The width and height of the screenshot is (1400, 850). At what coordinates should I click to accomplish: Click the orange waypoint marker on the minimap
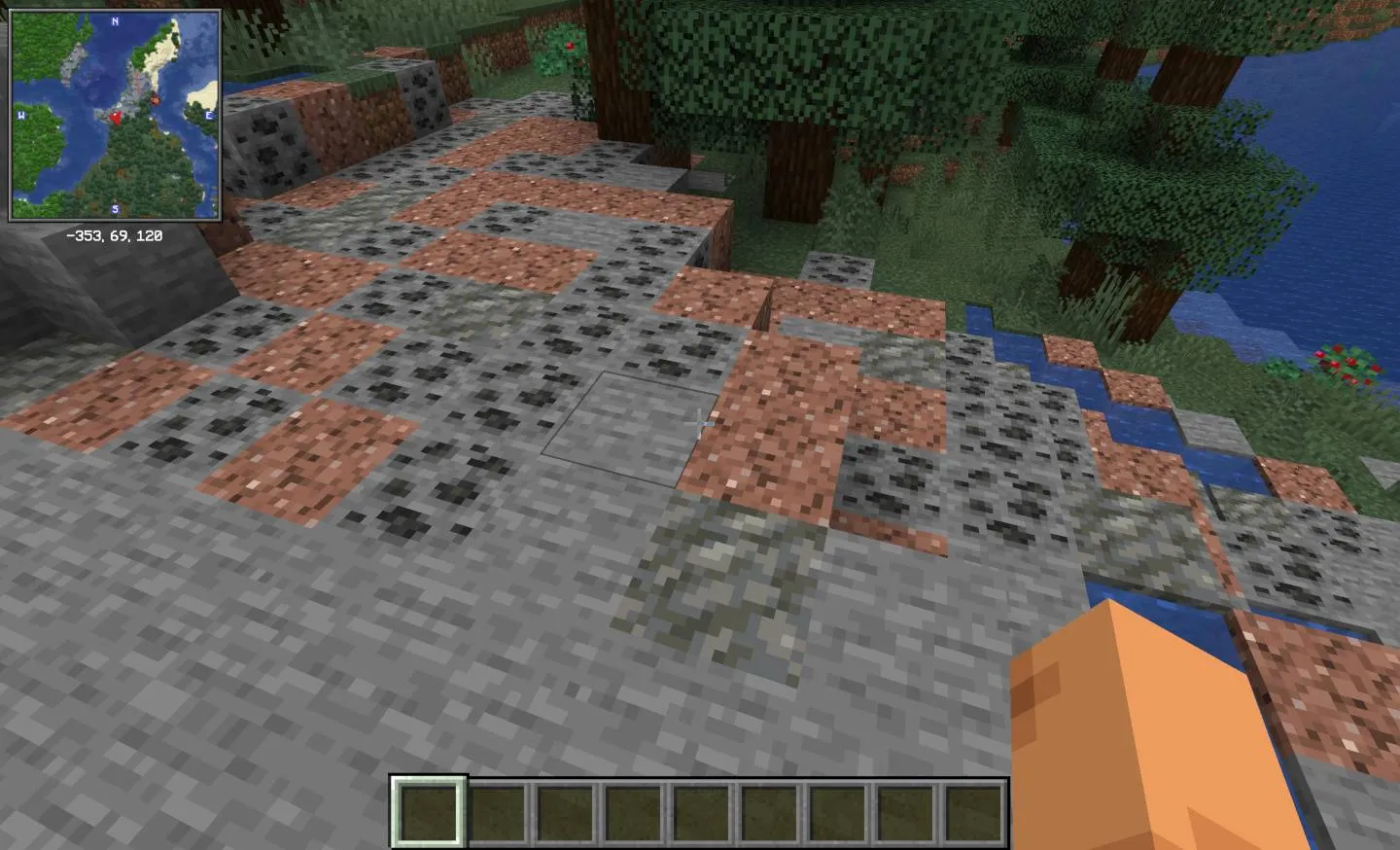click(x=155, y=99)
